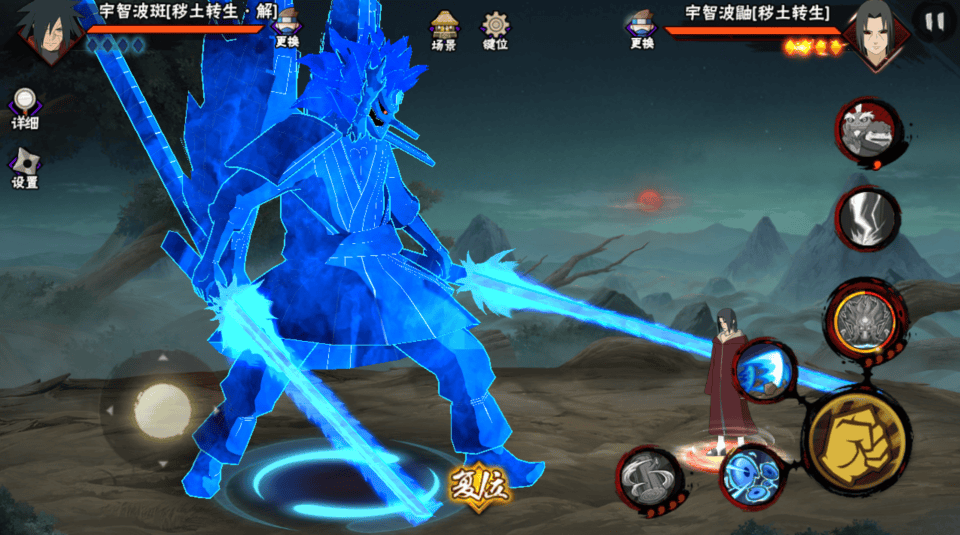Viewport: 960px width, 535px height.
Task: Activate the blue spinning orb skill
Action: pos(752,473)
